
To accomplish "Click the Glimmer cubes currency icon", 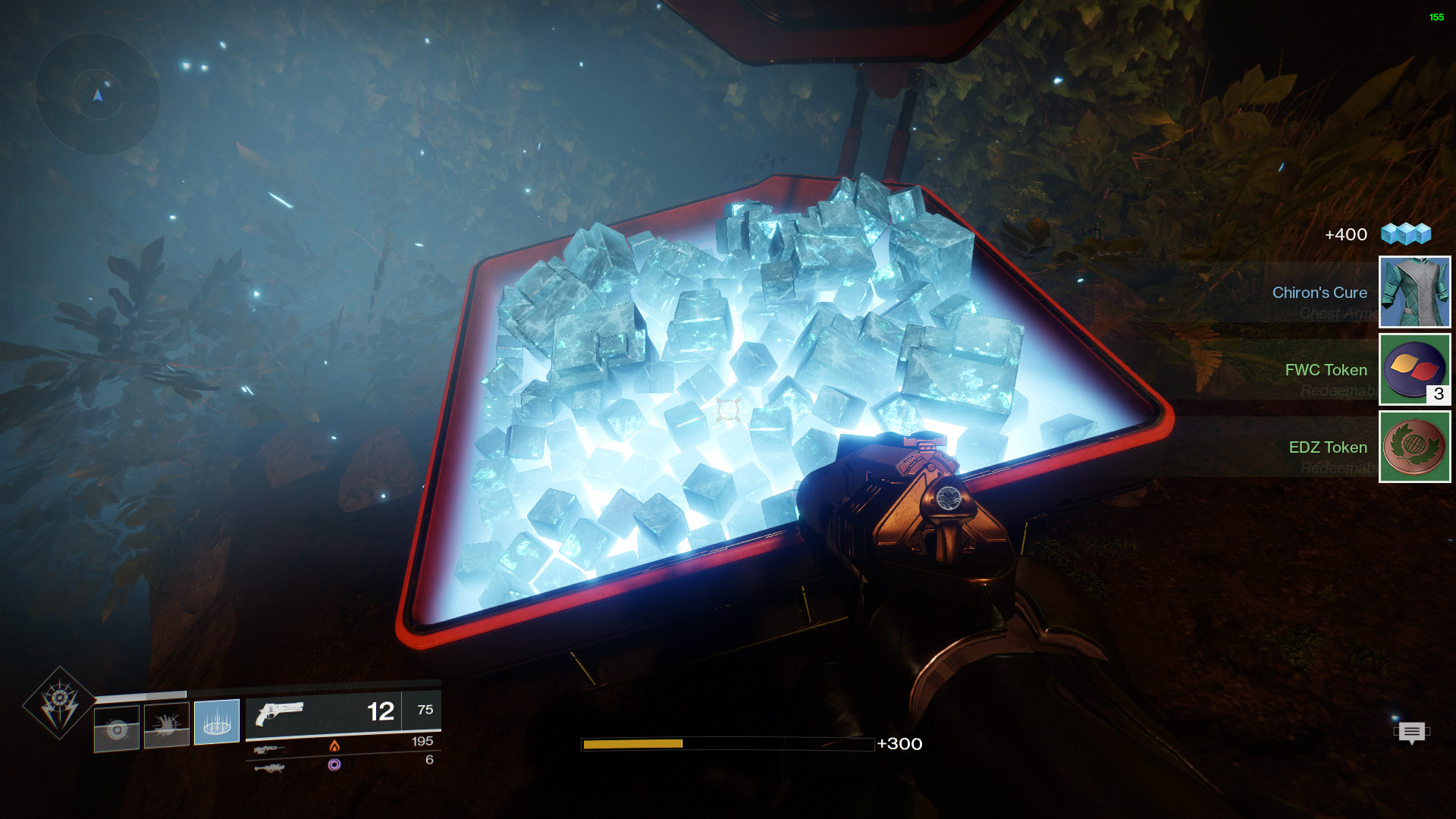I will [1405, 234].
